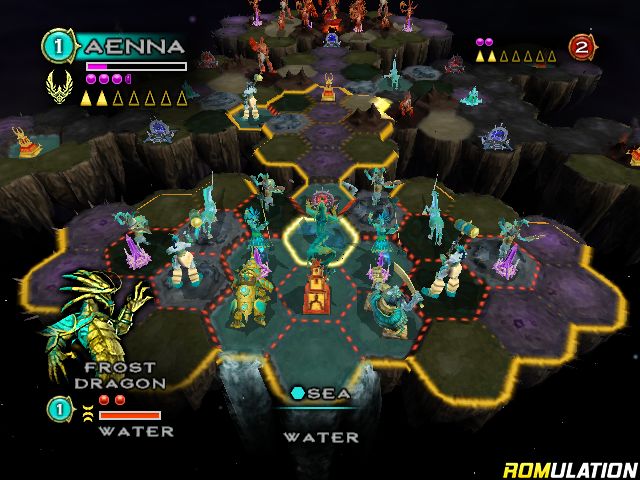Click the player 1 AENNA badge
The width and height of the screenshot is (640, 480).
56,46
